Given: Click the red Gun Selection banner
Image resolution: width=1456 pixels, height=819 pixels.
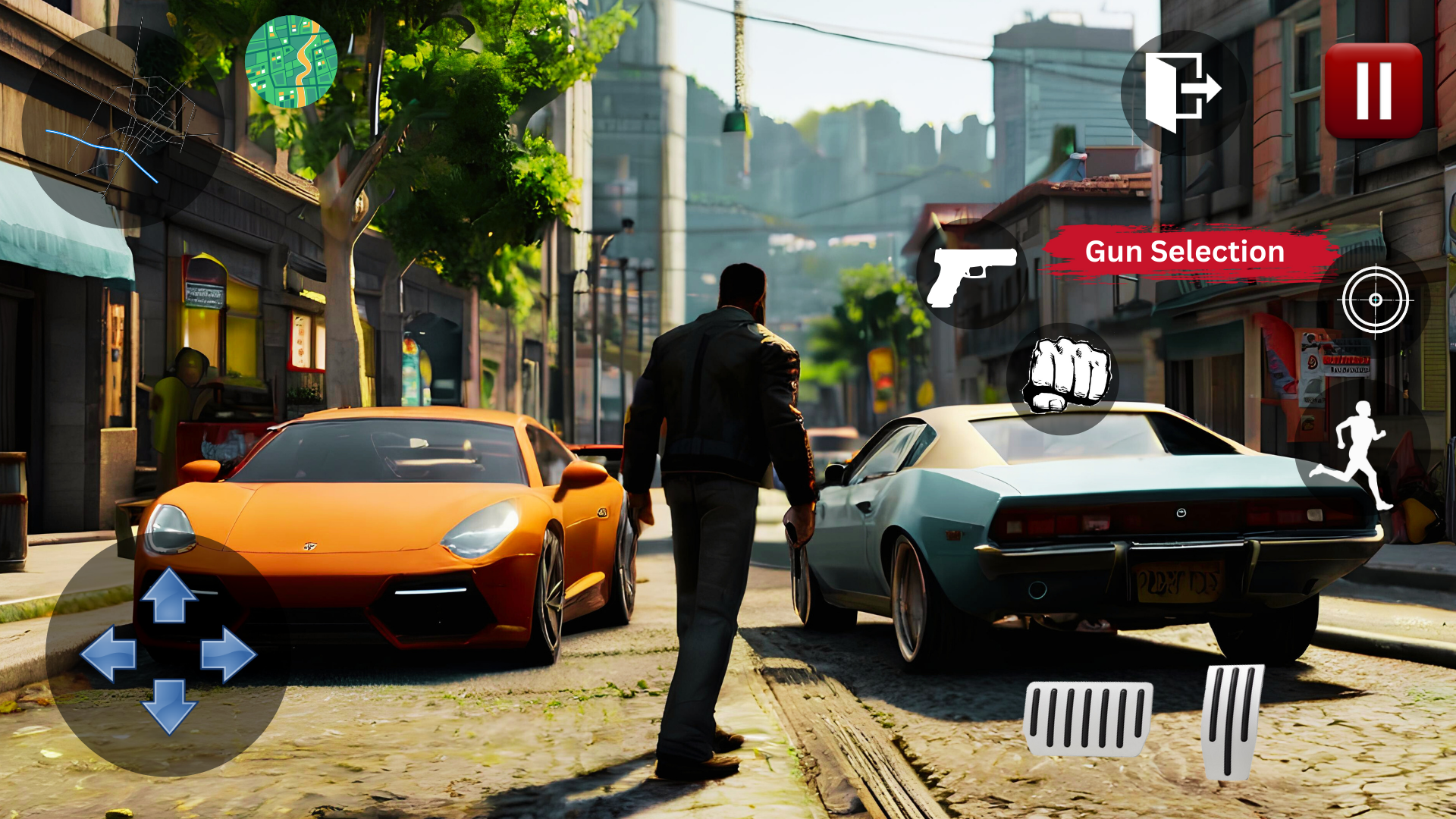Looking at the screenshot, I should 1183,251.
